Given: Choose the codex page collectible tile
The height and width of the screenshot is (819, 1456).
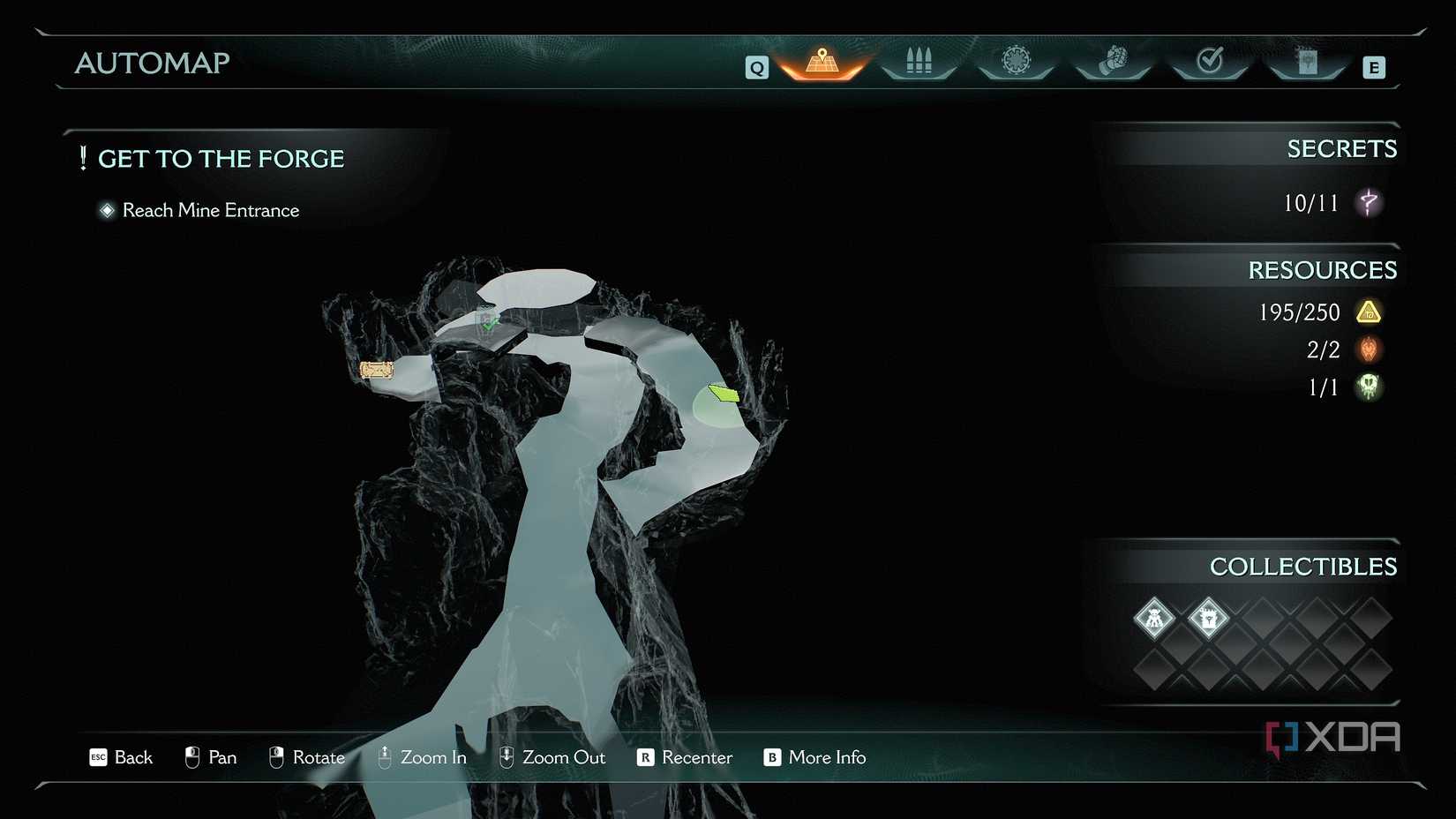Looking at the screenshot, I should point(1208,618).
